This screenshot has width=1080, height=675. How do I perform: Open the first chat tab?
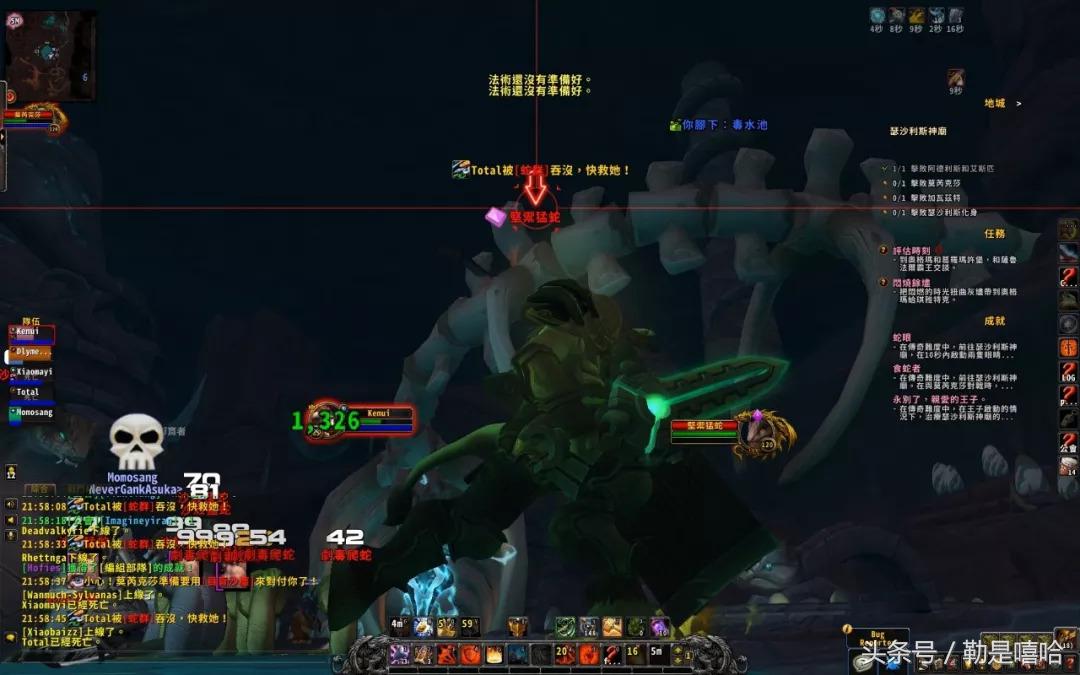[40, 489]
